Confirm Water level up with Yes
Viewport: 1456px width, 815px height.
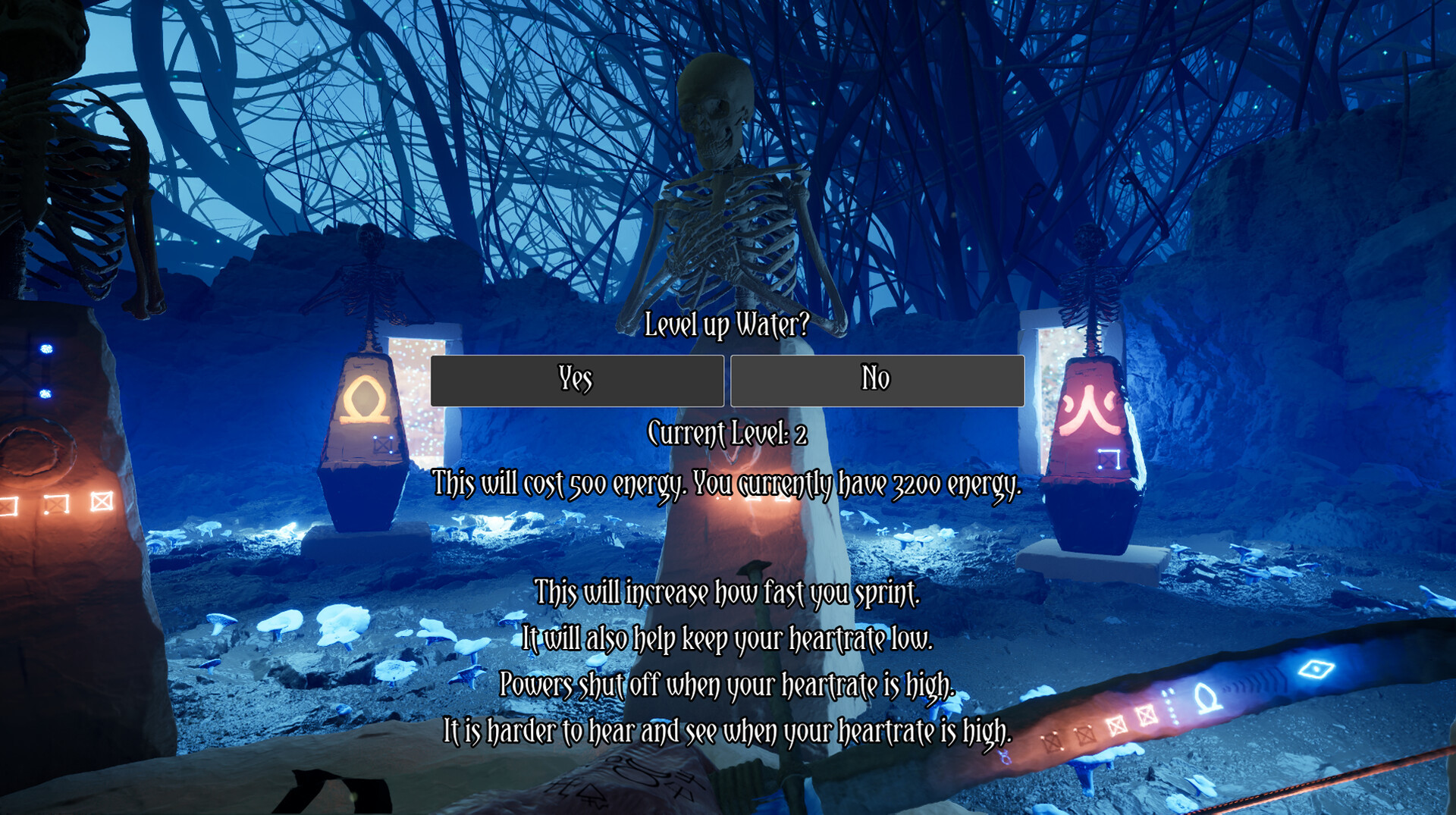pyautogui.click(x=576, y=380)
